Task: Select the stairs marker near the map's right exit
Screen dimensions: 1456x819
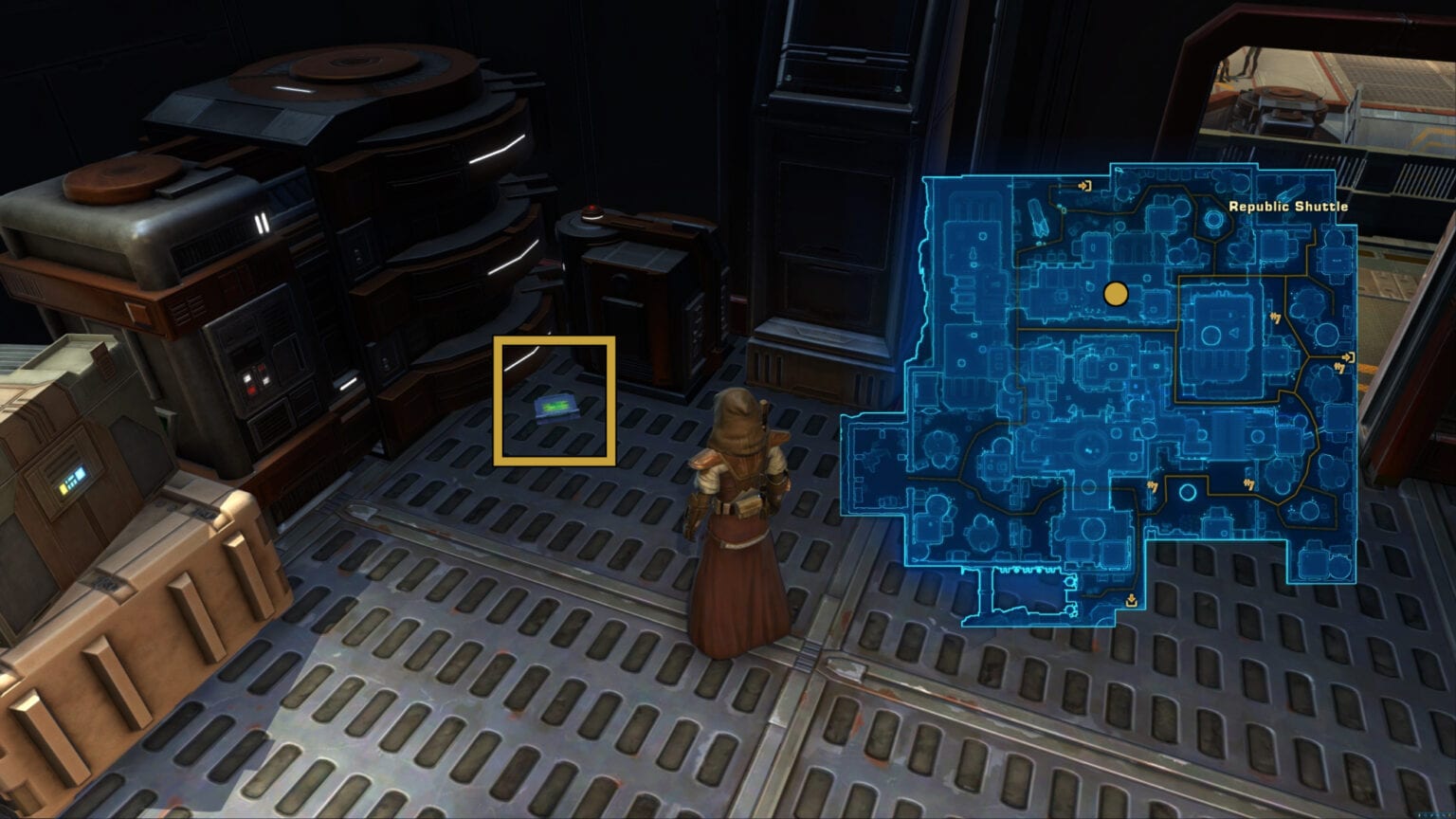Action: point(1340,368)
